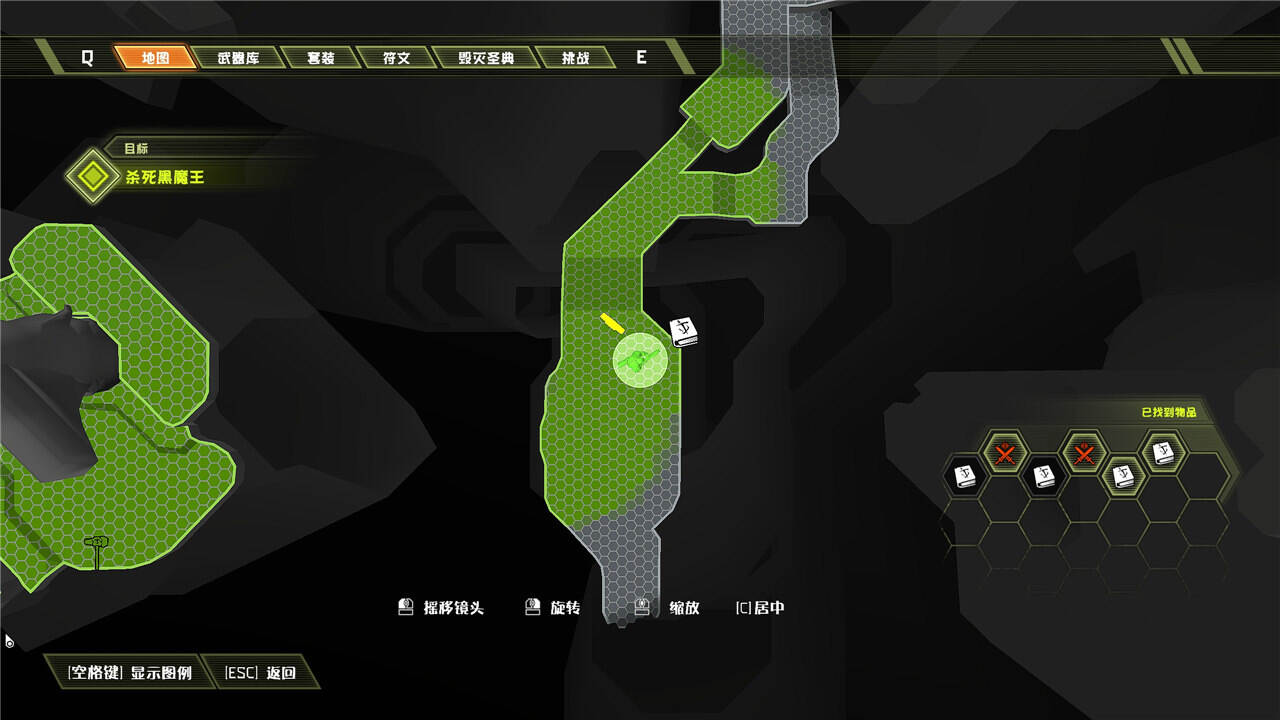
Task: Click the 杀死黑魔王 objective tracker
Action: click(164, 177)
